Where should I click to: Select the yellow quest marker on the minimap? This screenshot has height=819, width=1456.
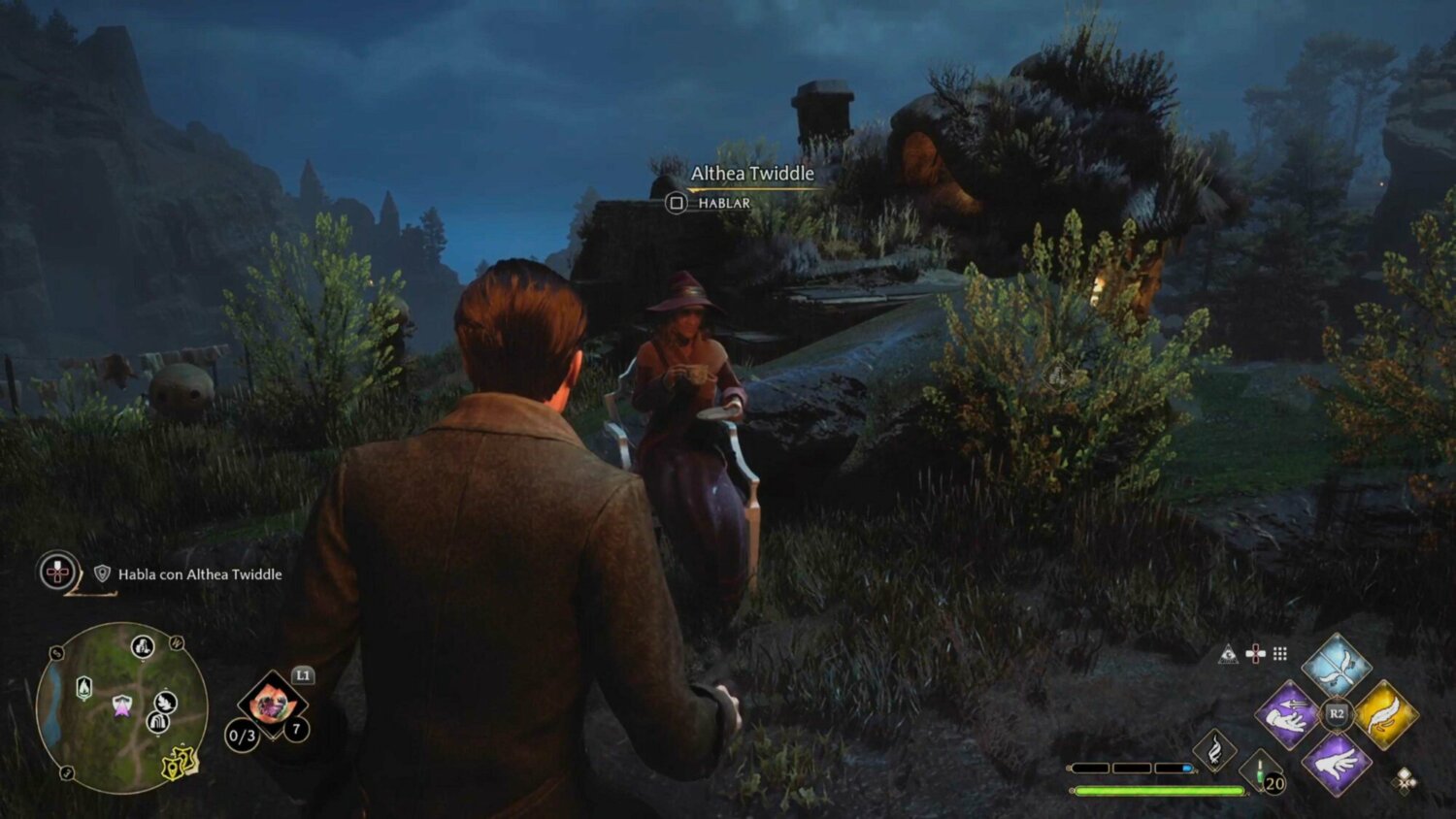(179, 764)
